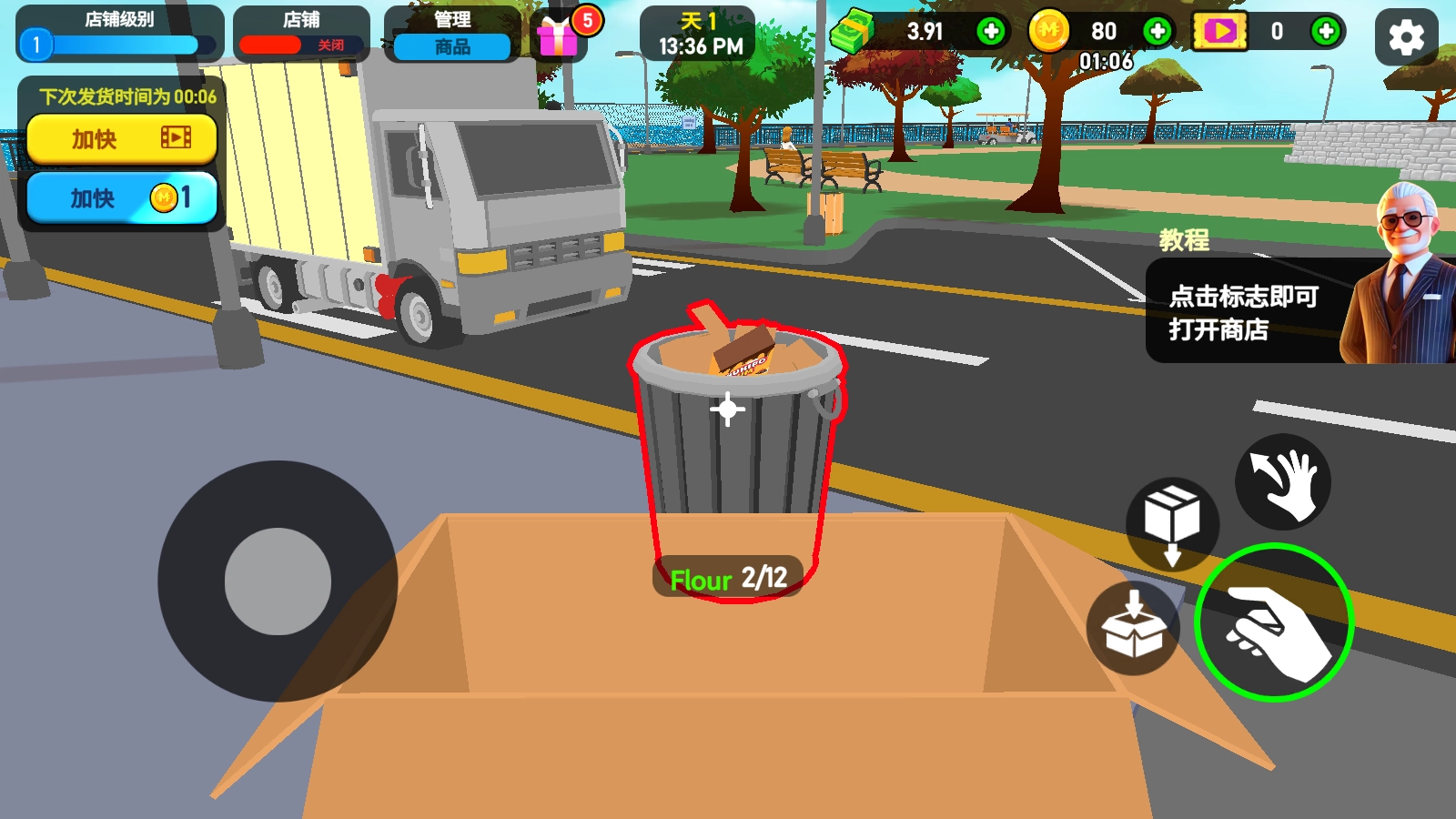Open the settings gear menu
This screenshot has width=1456, height=819.
(x=1406, y=37)
